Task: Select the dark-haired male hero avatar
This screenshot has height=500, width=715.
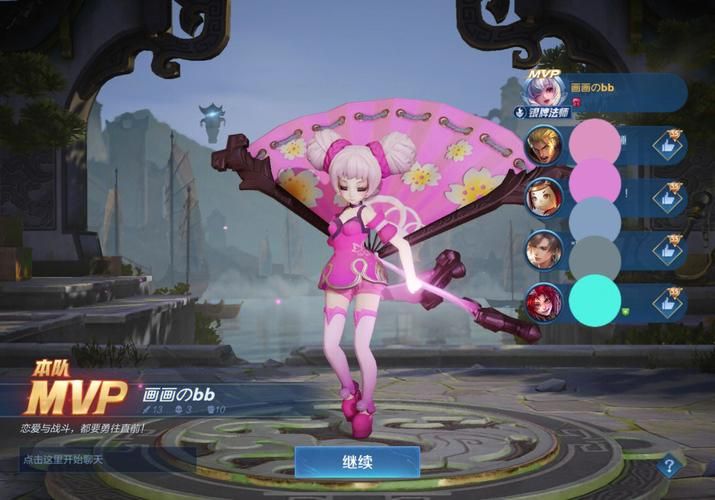Action: click(544, 250)
